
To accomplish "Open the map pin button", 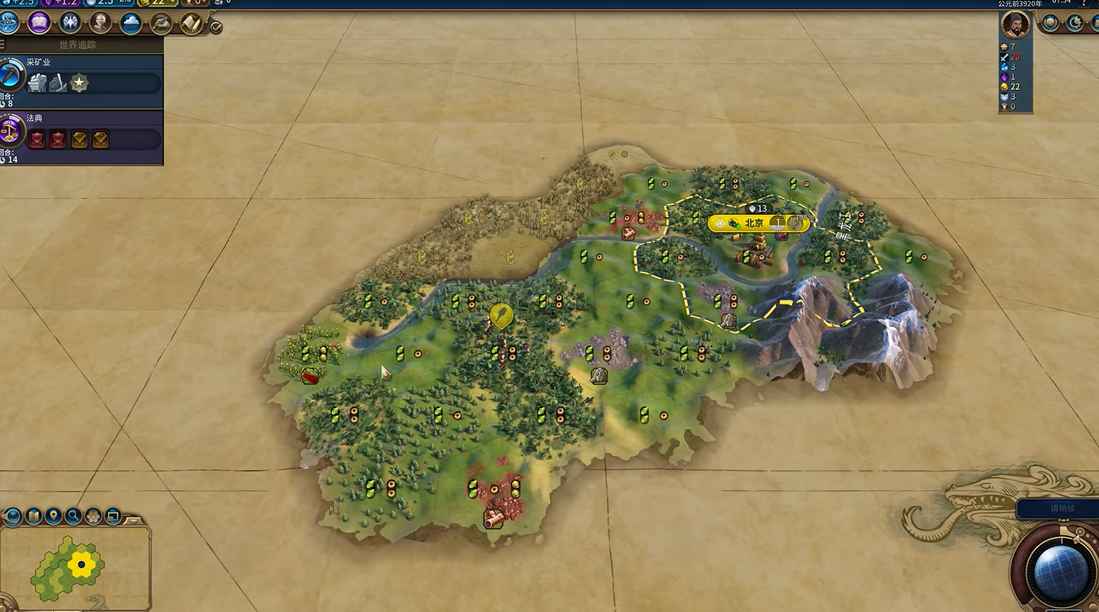I will 53,517.
